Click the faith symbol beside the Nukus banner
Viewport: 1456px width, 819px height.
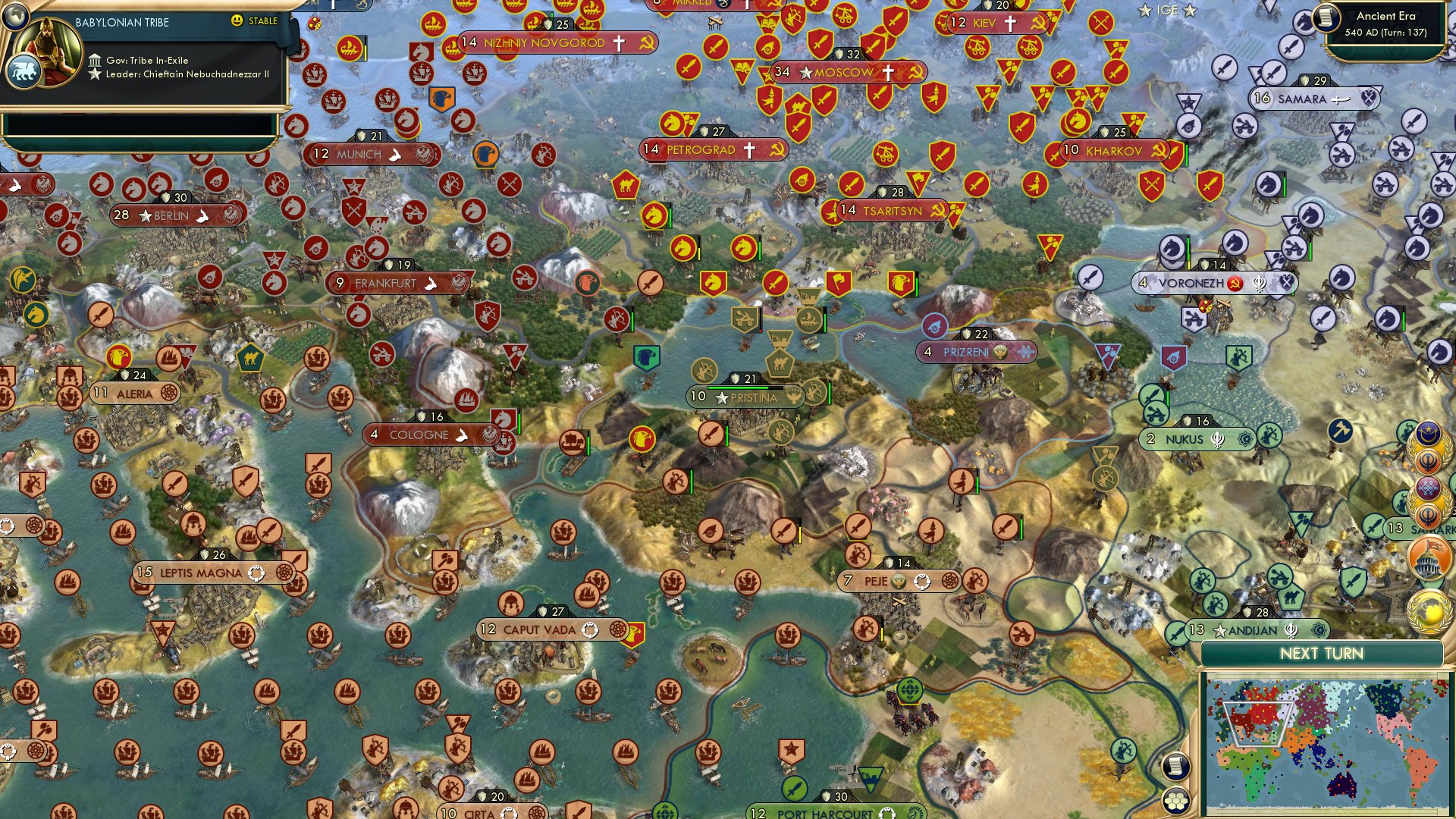click(1217, 439)
